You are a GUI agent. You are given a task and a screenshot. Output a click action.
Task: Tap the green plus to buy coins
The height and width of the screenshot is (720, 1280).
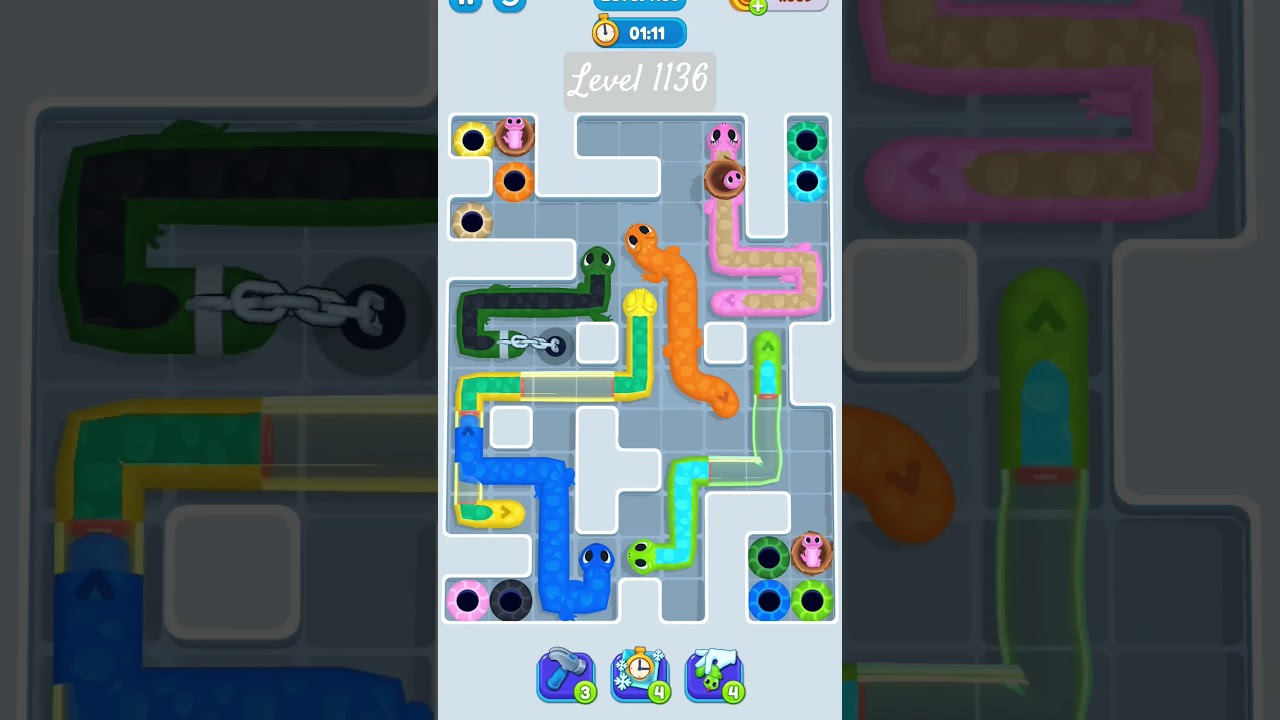(x=757, y=8)
